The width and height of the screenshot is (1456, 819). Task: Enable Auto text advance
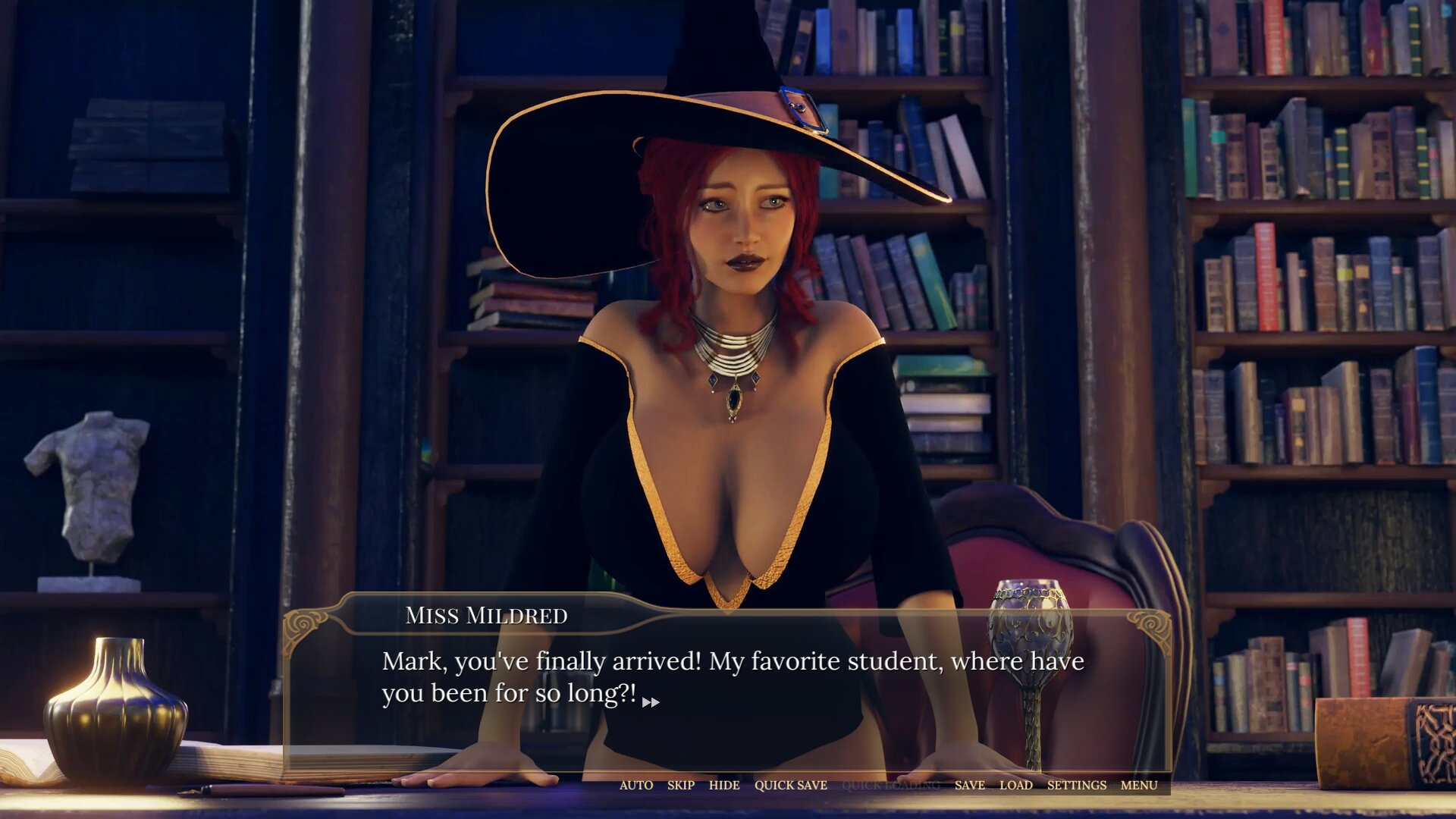635,785
